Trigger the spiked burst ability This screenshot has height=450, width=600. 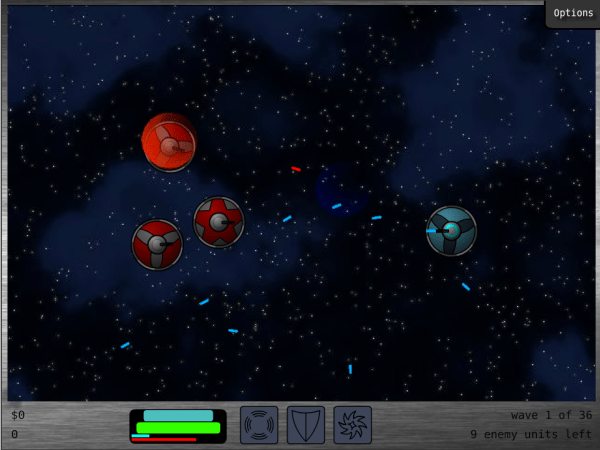pyautogui.click(x=352, y=424)
